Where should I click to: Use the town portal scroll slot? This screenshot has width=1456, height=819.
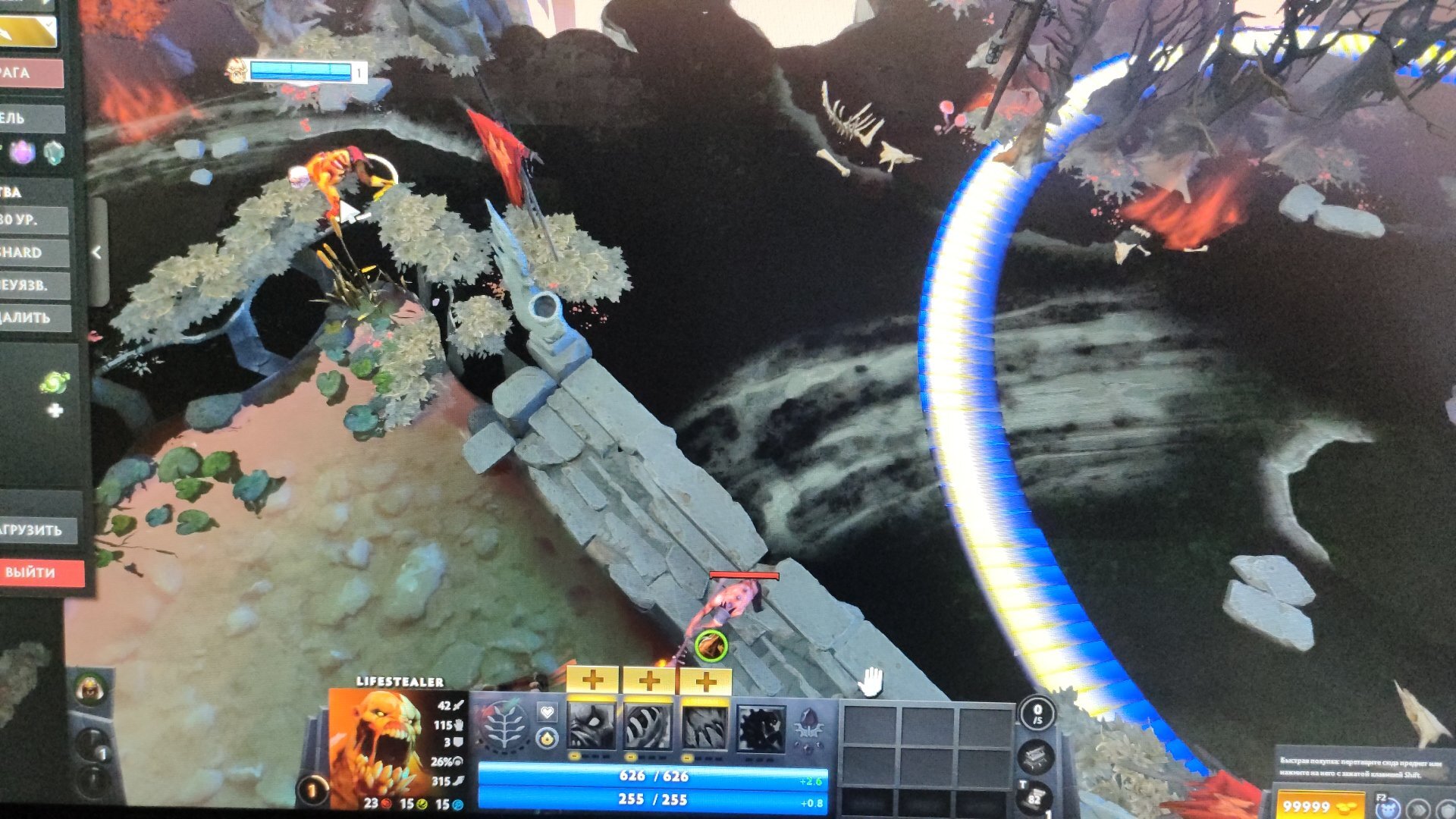(1034, 798)
